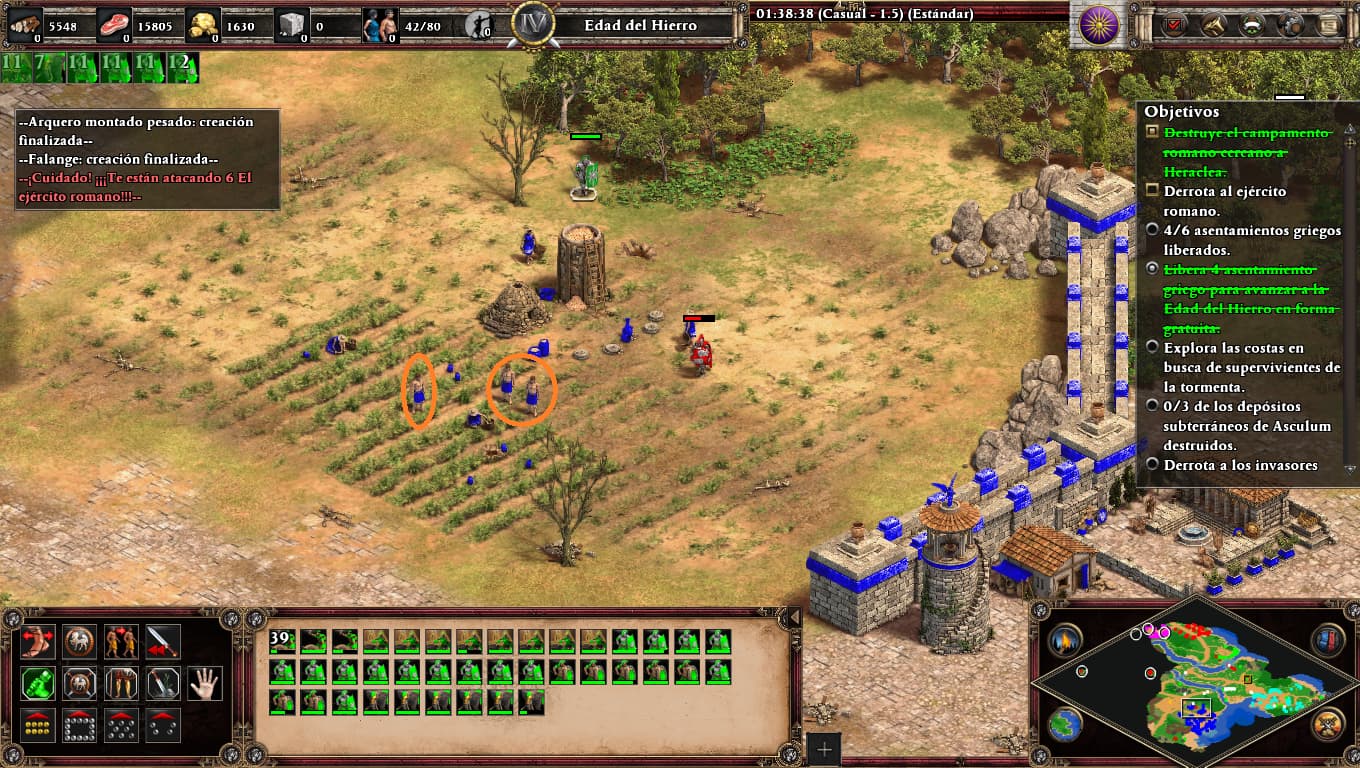This screenshot has height=768, width=1360.
Task: Select the sword with red arrows command
Action: (163, 641)
